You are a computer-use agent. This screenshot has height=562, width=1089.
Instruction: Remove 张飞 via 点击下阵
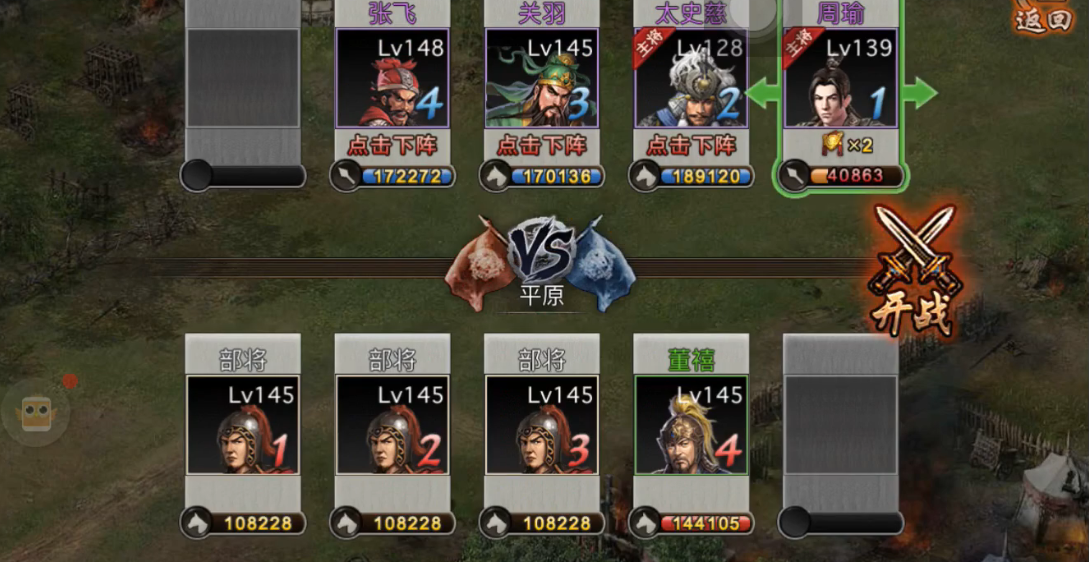392,146
